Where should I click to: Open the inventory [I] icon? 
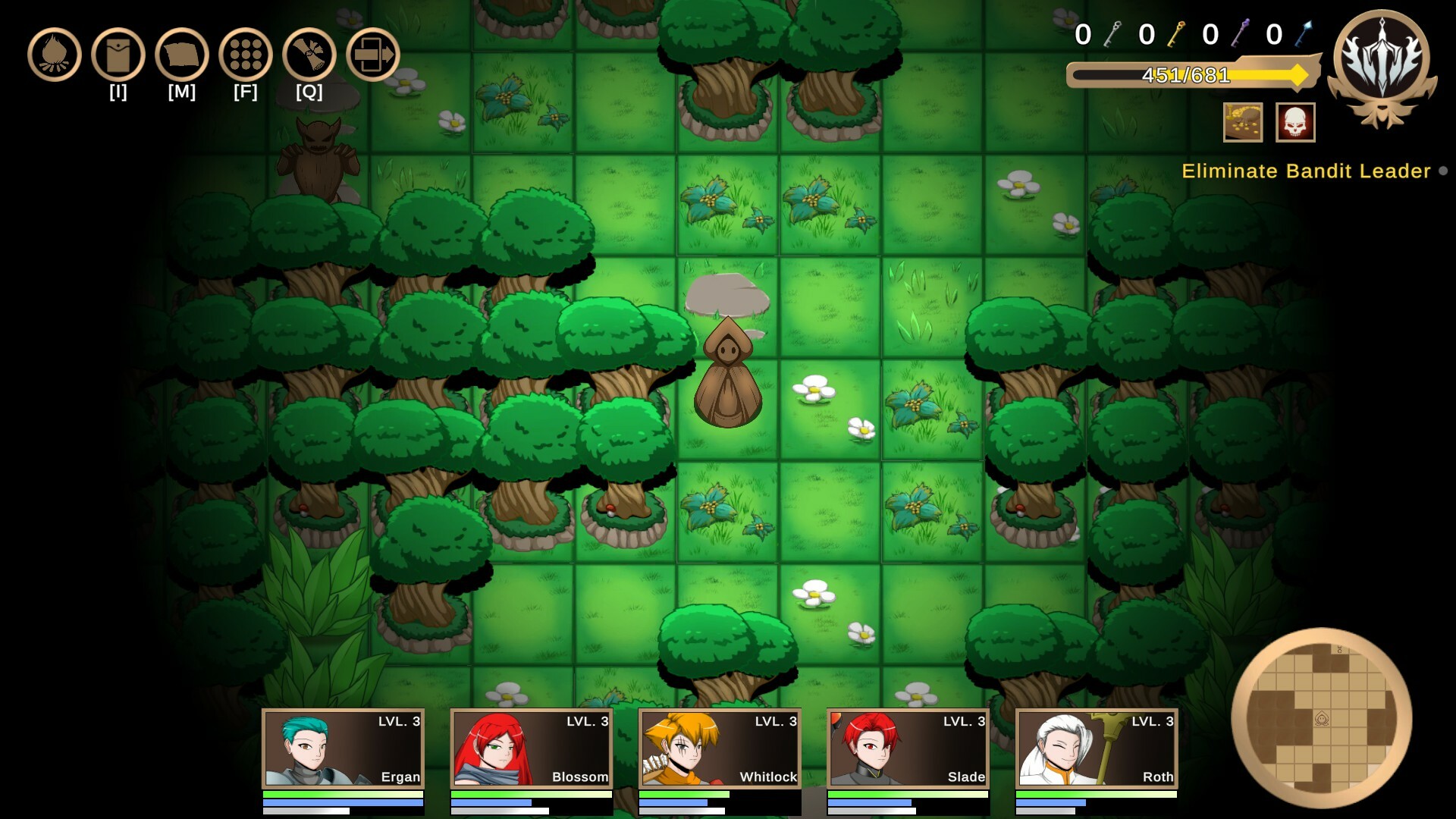point(116,55)
